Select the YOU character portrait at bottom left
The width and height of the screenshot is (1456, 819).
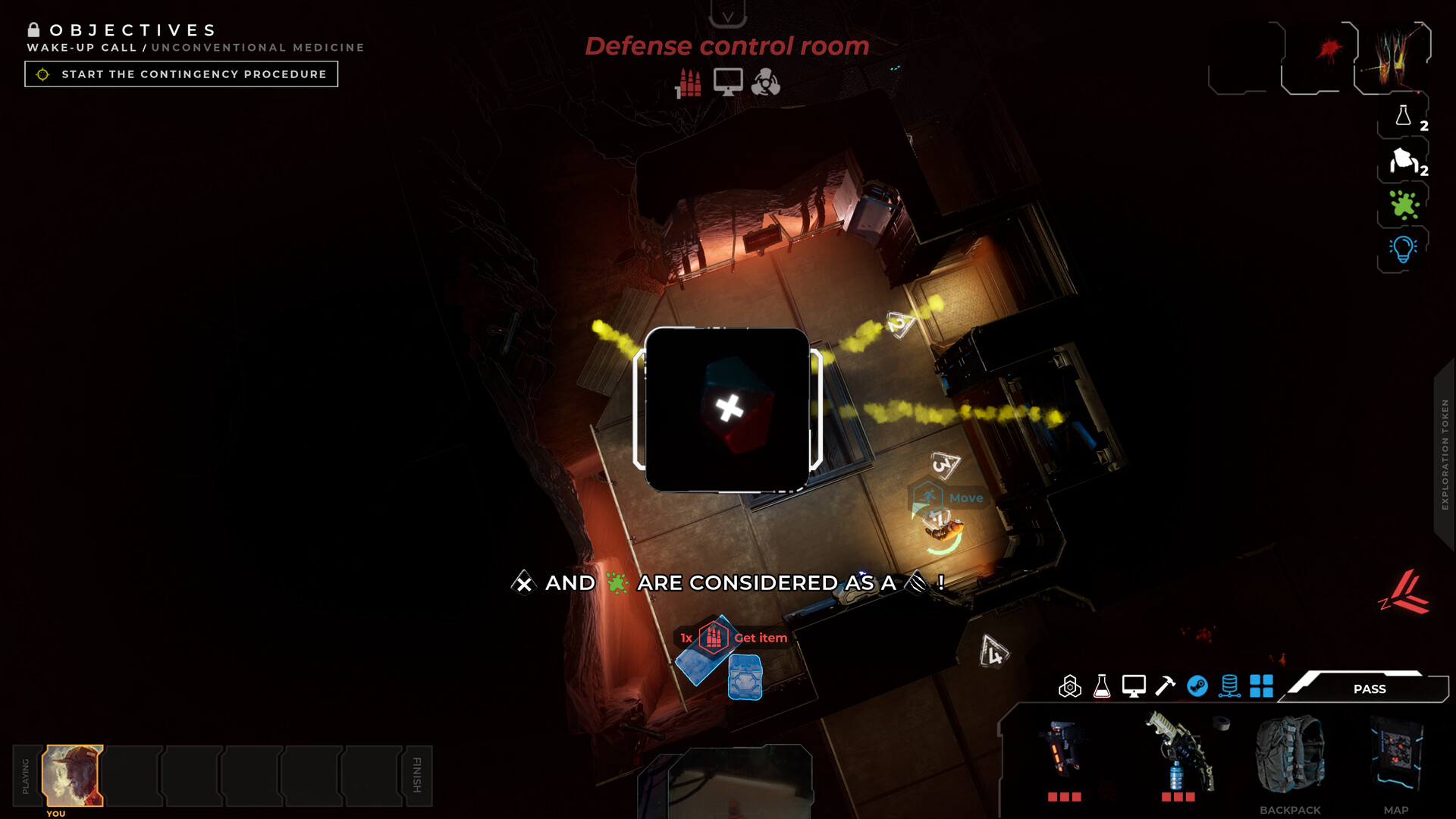click(x=74, y=775)
